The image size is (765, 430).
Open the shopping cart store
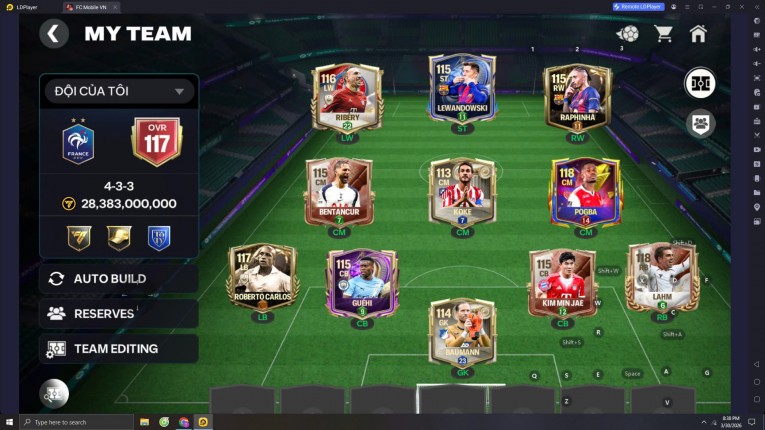tap(663, 34)
